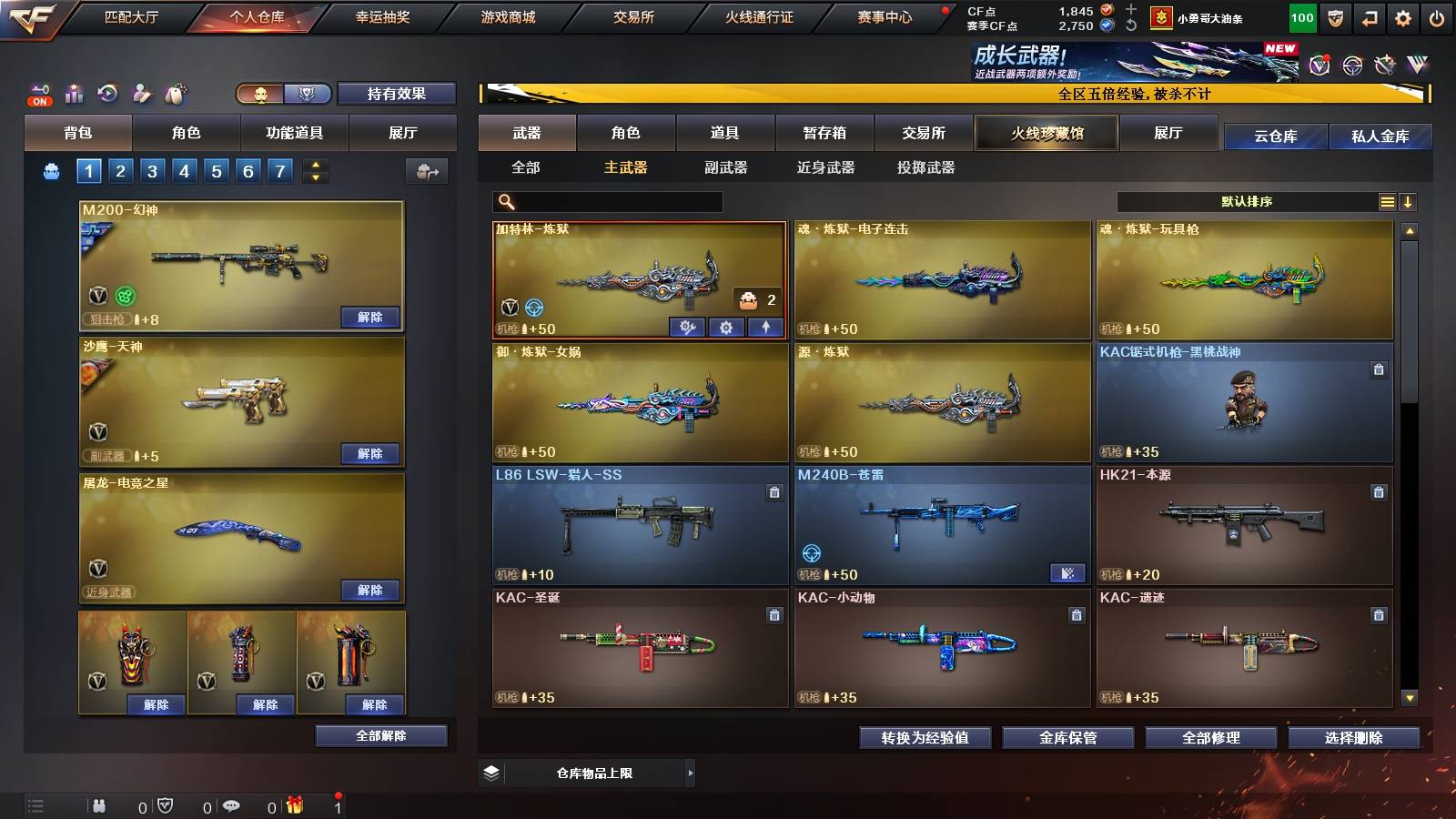Screen dimensions: 1456x819
Task: Click the blue crosshair badge on 加特林-炼狱 card
Action: pos(533,308)
